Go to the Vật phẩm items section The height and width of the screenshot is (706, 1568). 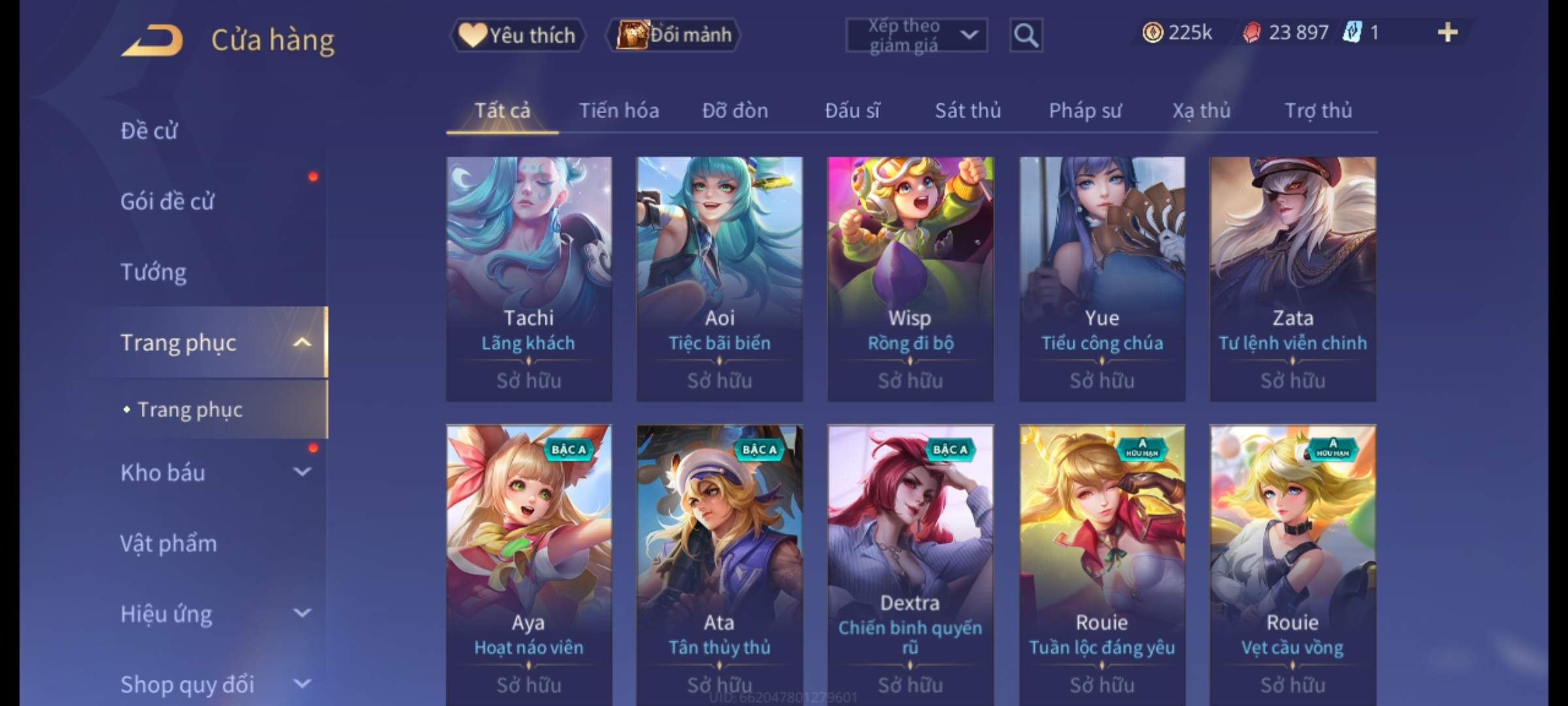point(169,543)
